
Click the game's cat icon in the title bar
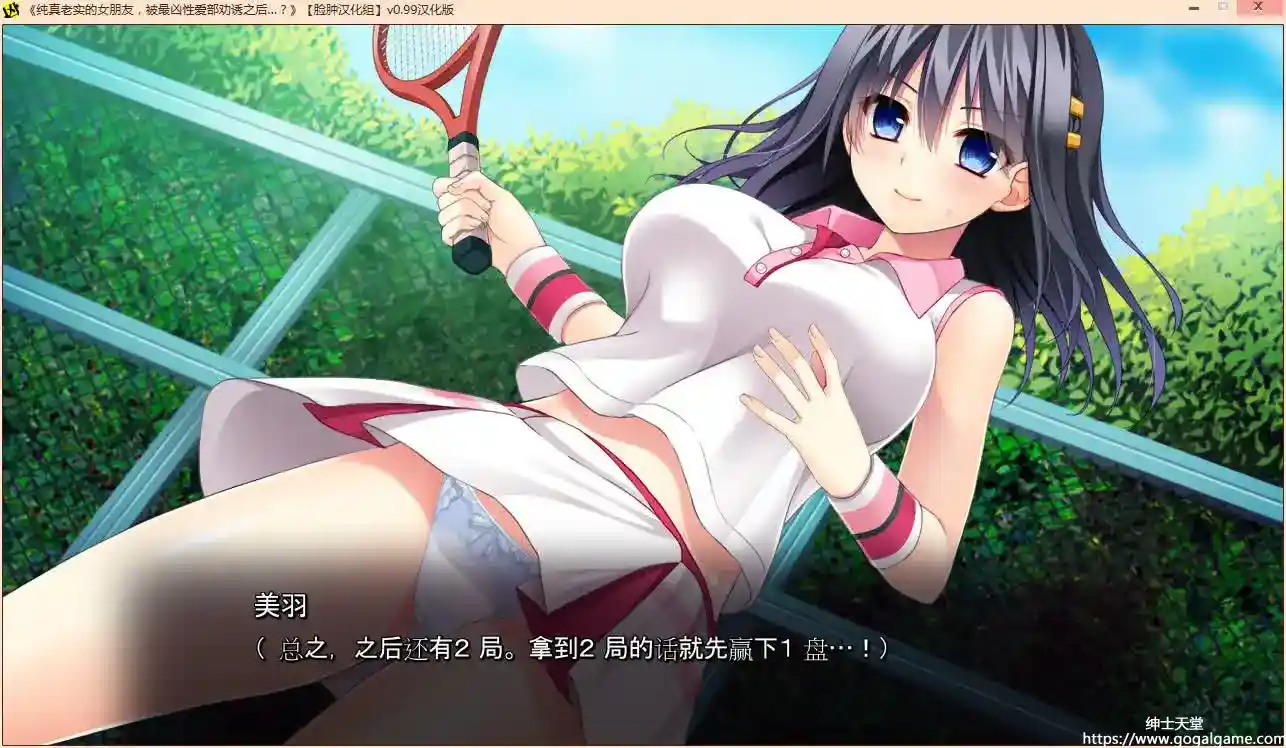pyautogui.click(x=10, y=10)
